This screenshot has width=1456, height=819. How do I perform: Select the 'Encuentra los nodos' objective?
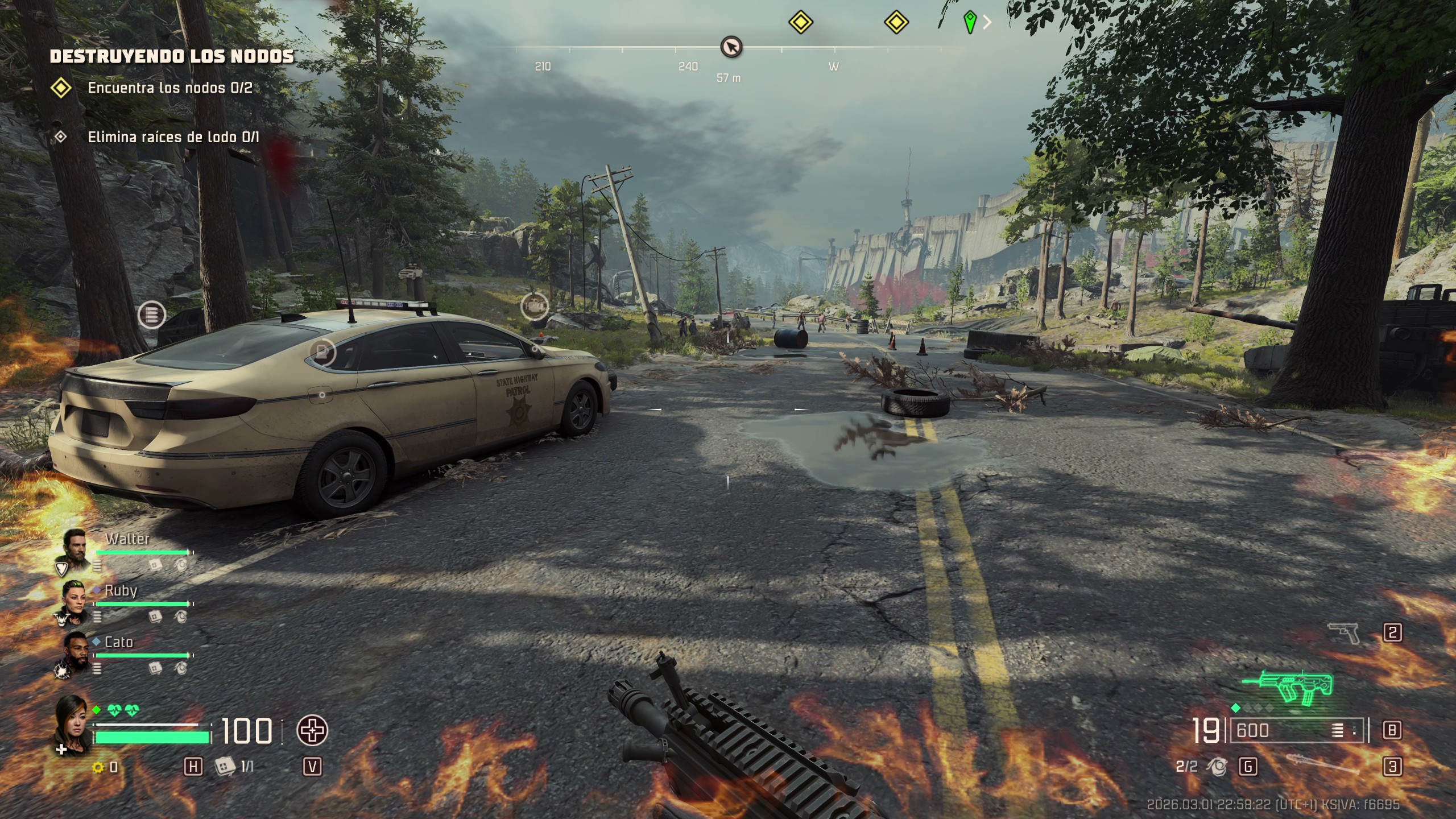[x=169, y=88]
